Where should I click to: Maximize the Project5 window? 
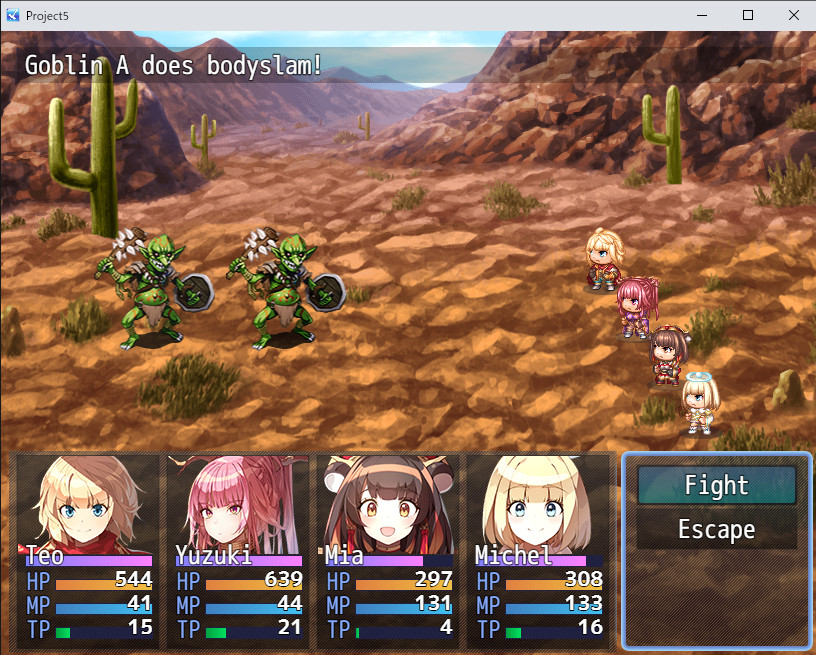747,16
